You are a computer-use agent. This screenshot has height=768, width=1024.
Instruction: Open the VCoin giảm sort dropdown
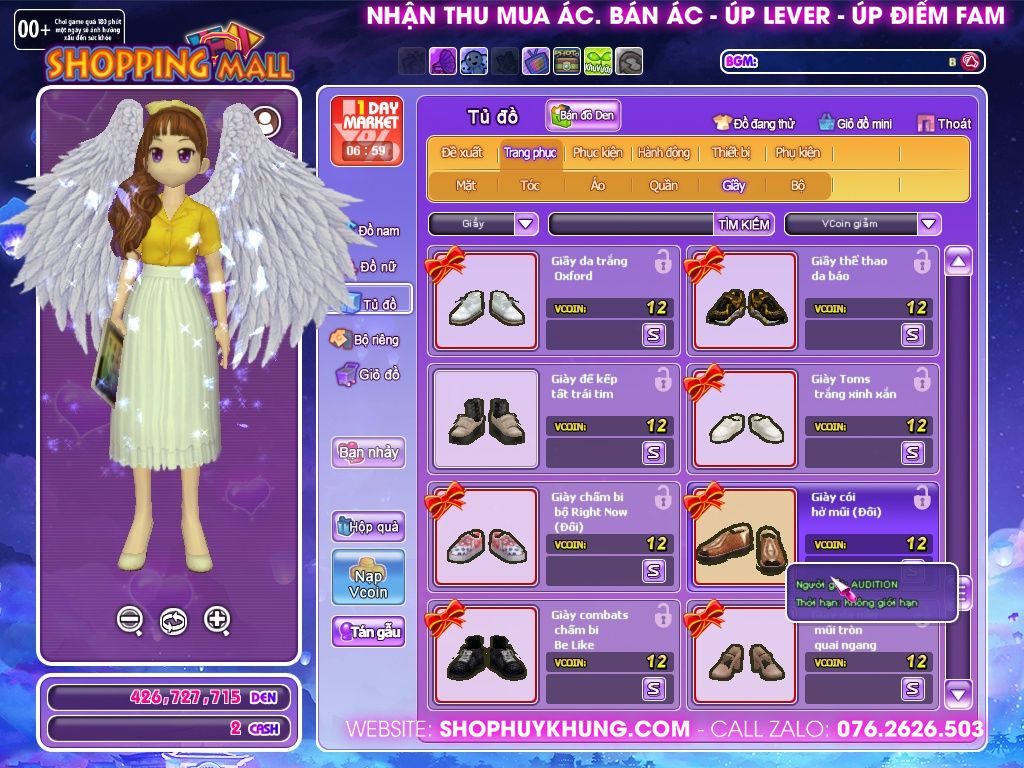(x=862, y=224)
